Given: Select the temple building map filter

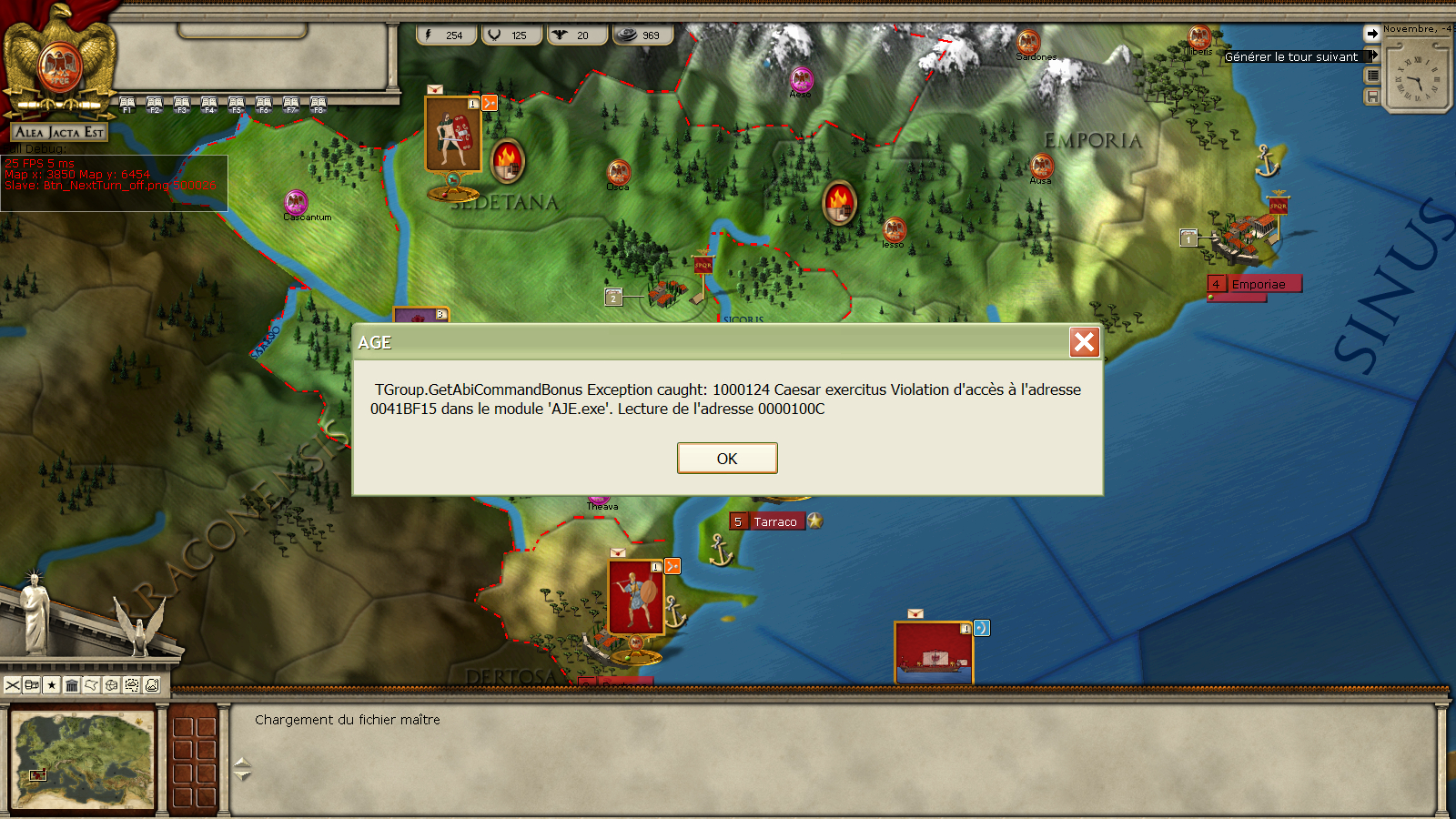Looking at the screenshot, I should (72, 685).
